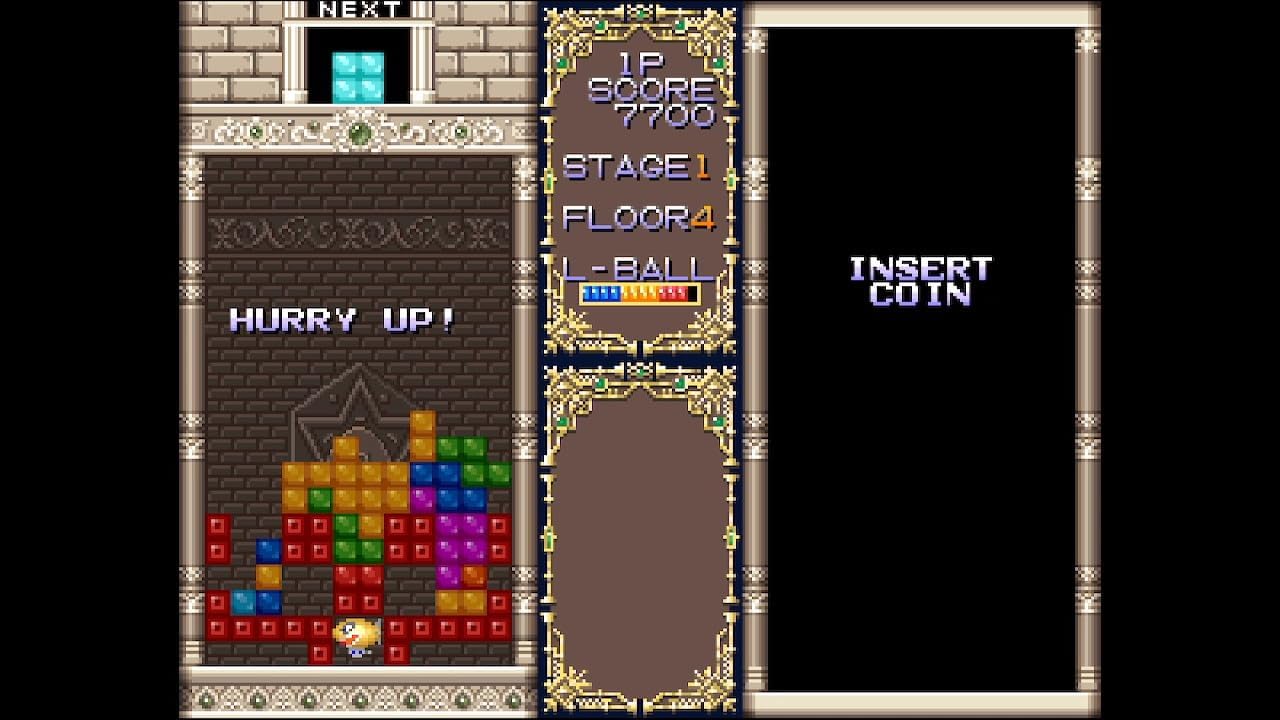
Task: Click the L-BALL power meter bar
Action: point(638,292)
